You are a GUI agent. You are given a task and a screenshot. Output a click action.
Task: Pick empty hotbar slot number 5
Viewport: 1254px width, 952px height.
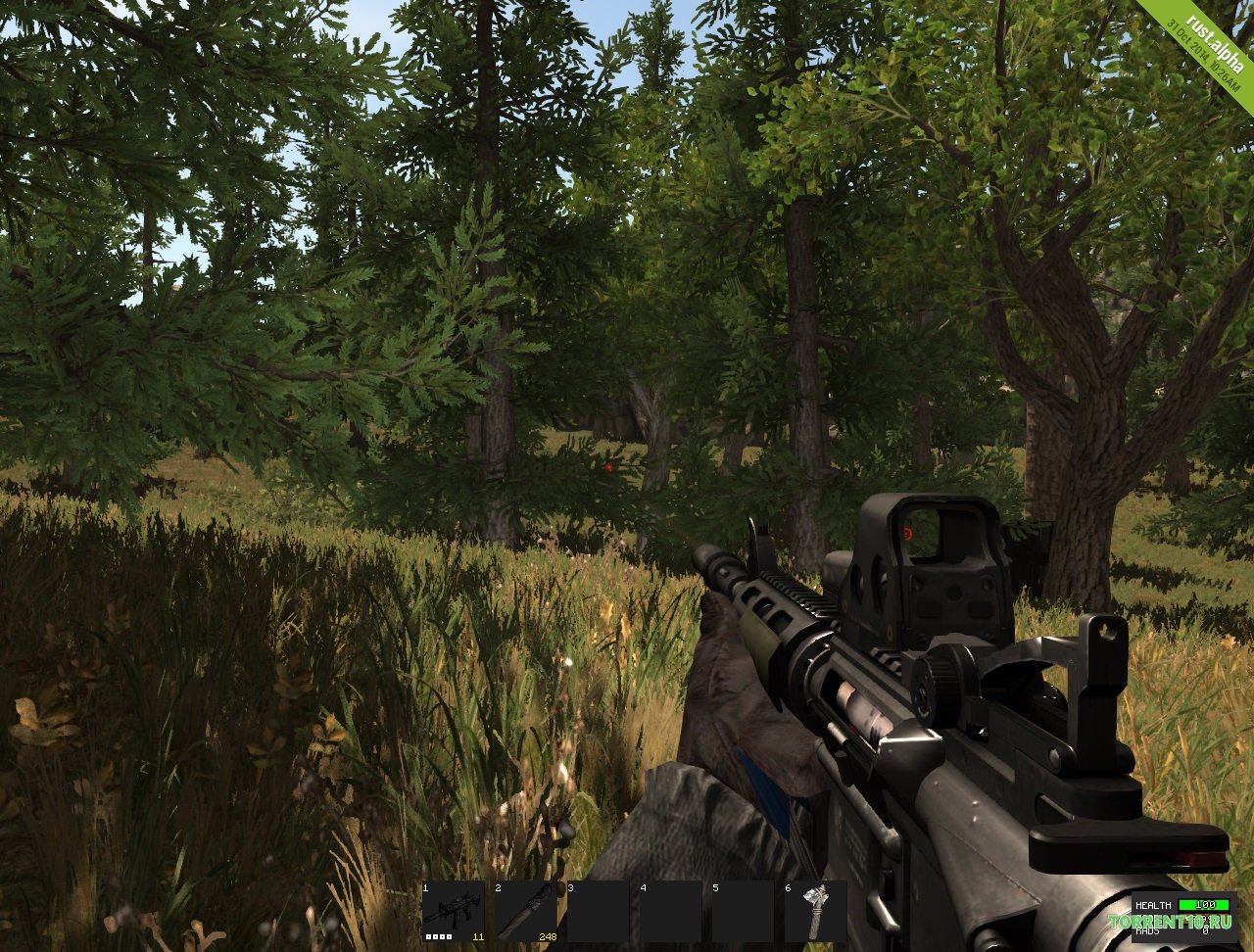[743, 912]
